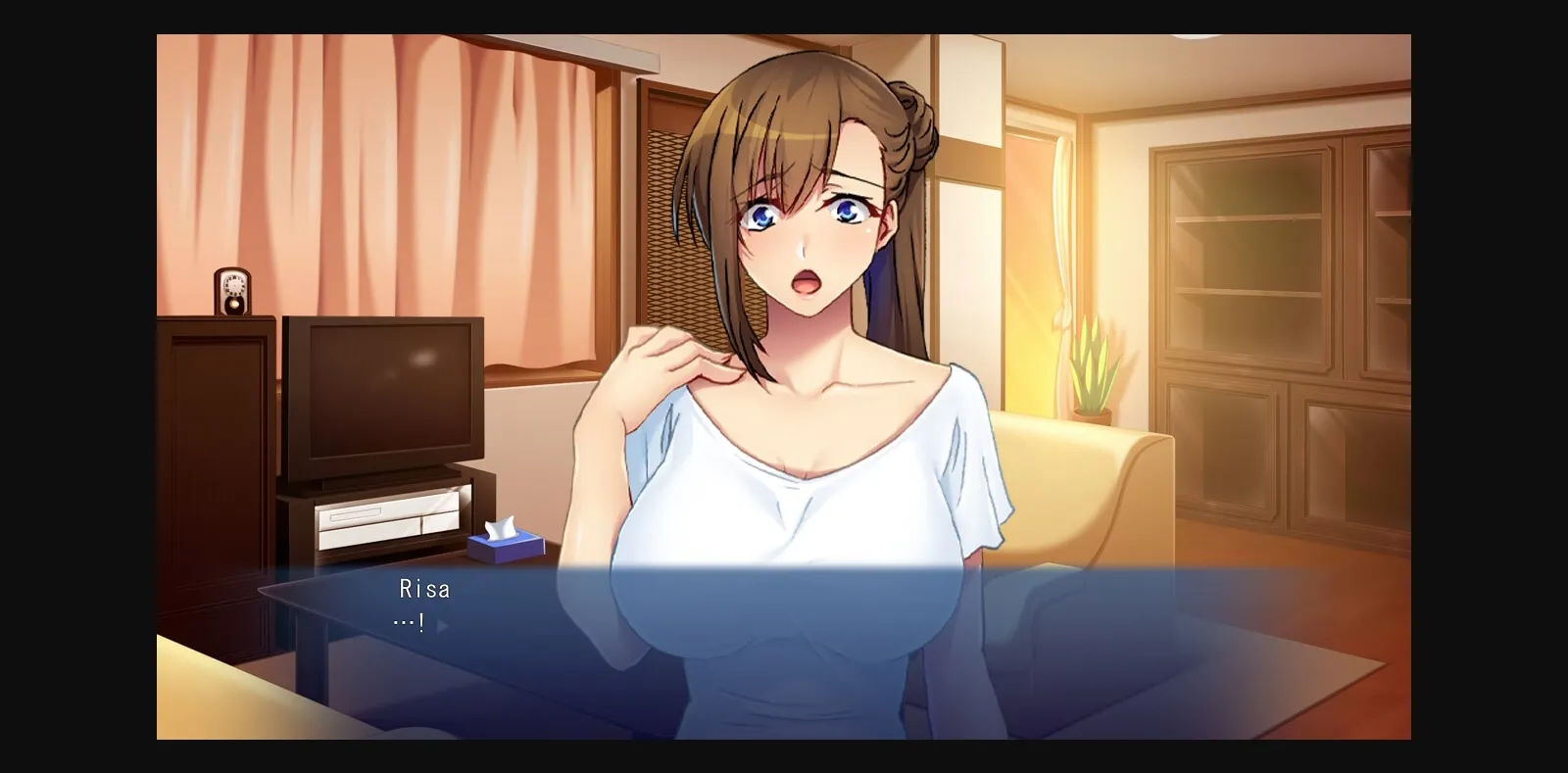Screen dimensions: 1568x773
Task: Click the blue tissue box on the shelf
Action: pyautogui.click(x=506, y=542)
